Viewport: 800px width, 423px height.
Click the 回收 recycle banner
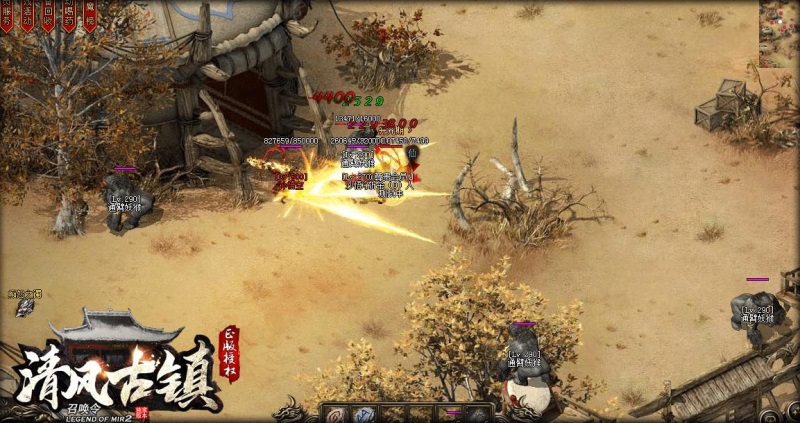48,15
